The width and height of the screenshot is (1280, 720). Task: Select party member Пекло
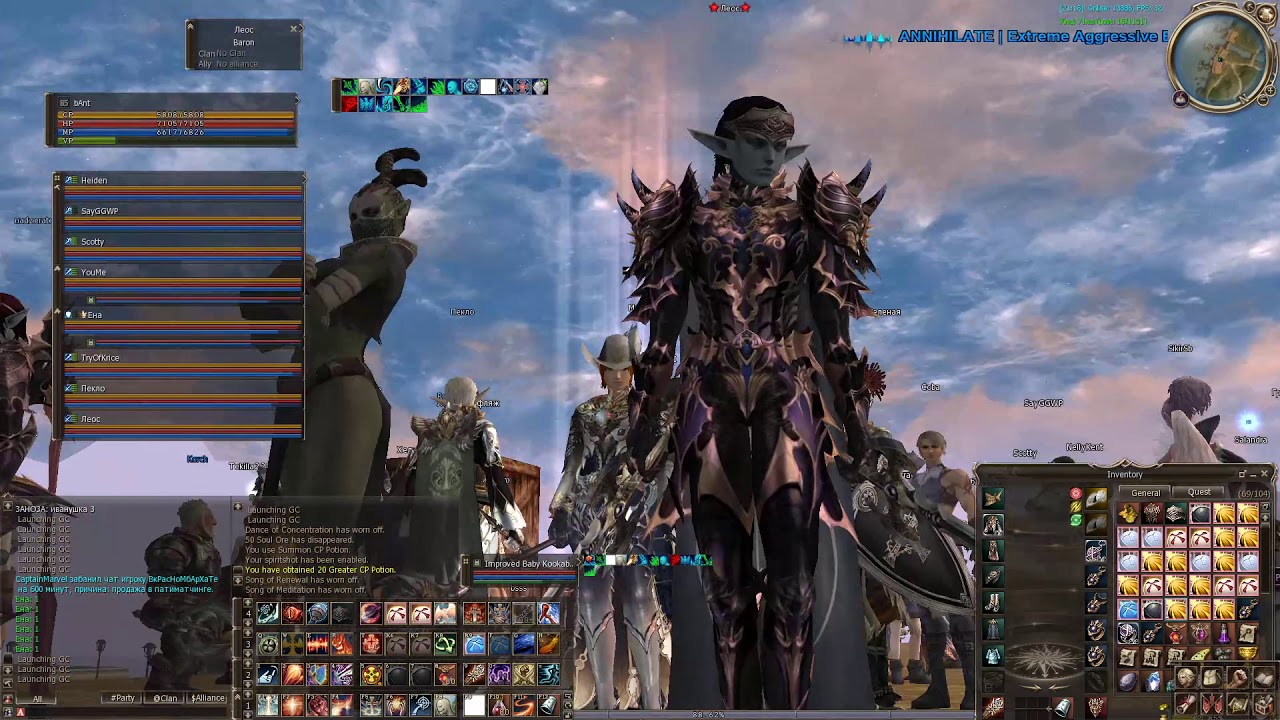93,388
